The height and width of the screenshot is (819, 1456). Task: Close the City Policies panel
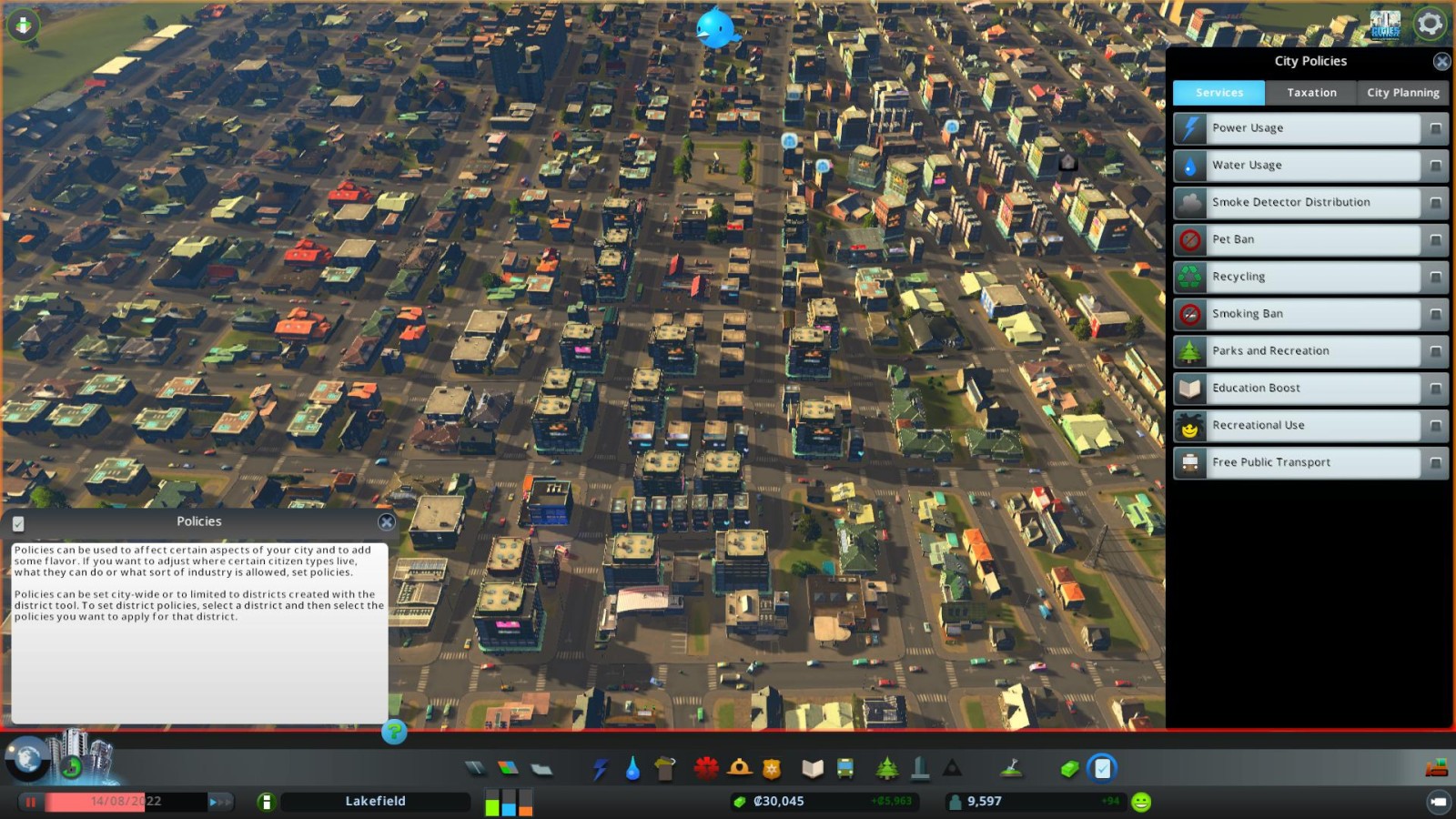coord(1441,62)
